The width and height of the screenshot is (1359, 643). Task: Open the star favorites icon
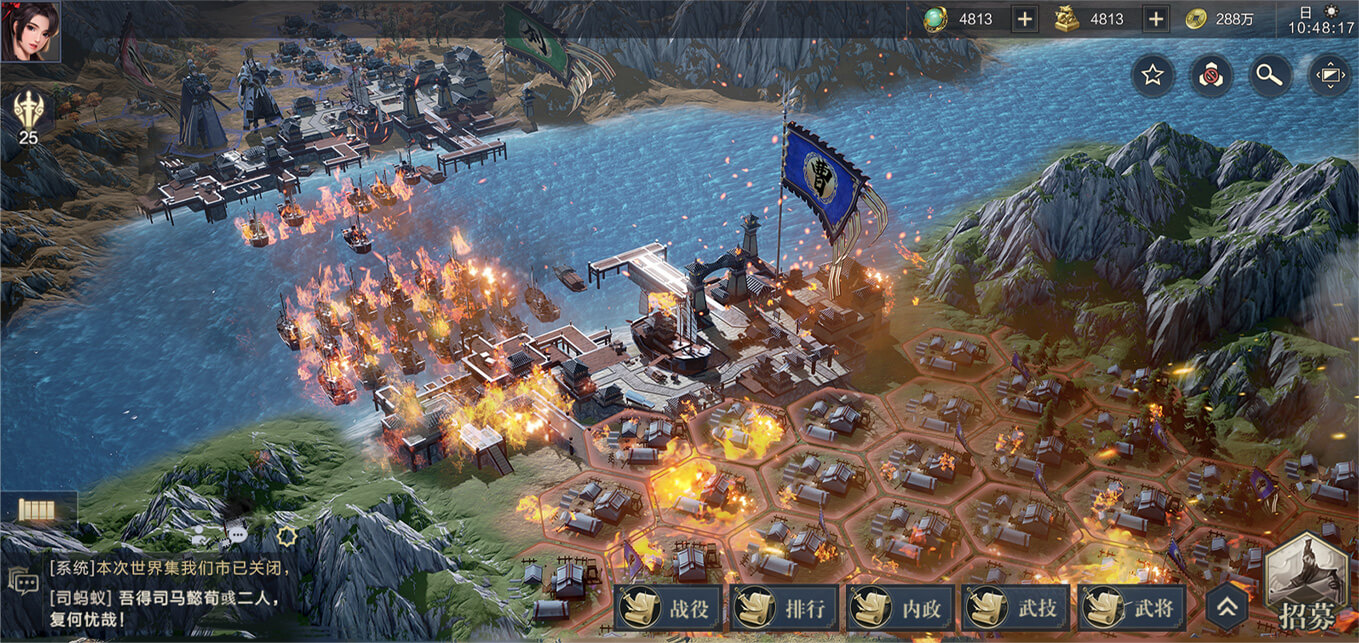coord(1152,75)
